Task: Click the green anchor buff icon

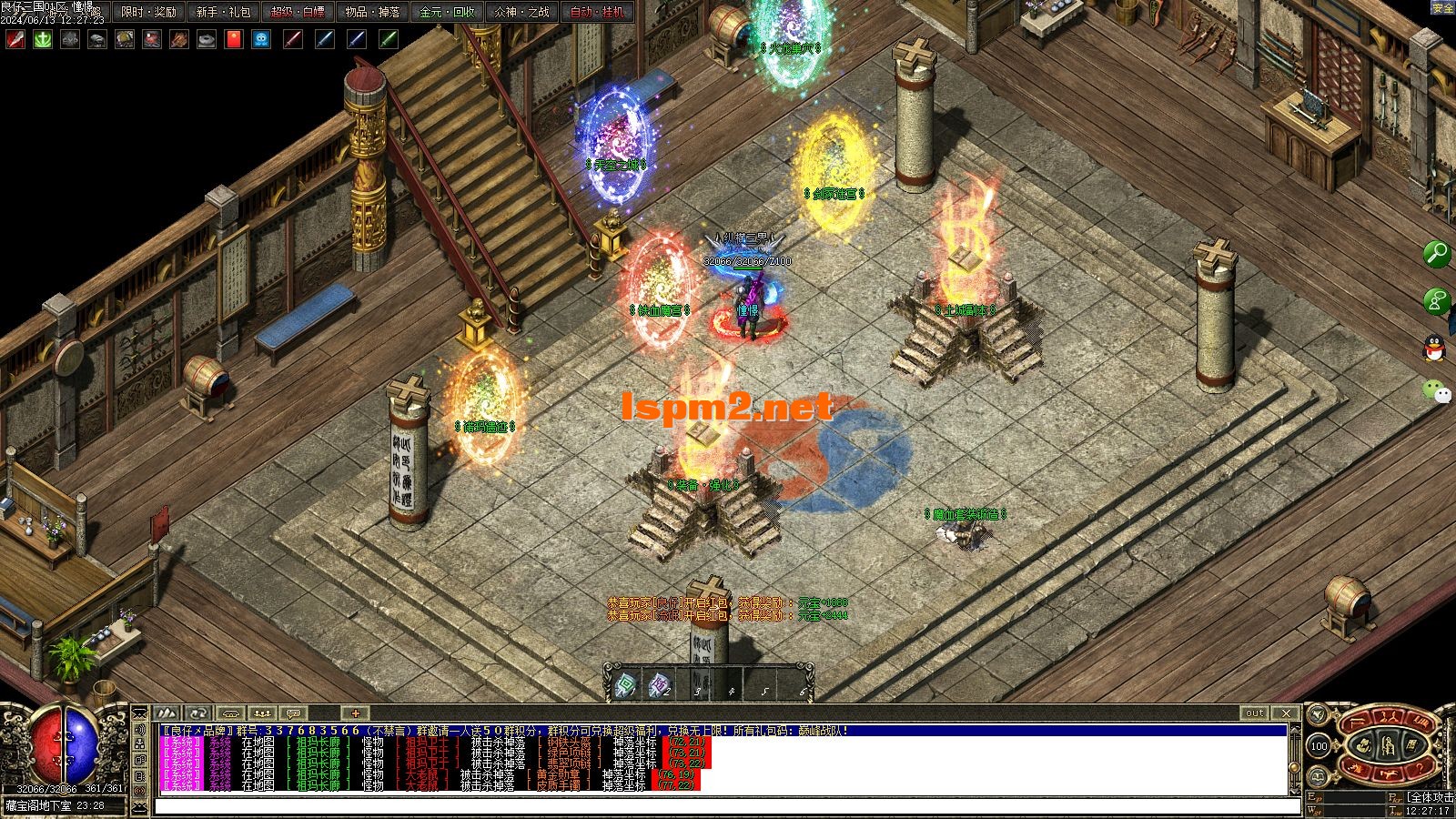Action: point(43,39)
